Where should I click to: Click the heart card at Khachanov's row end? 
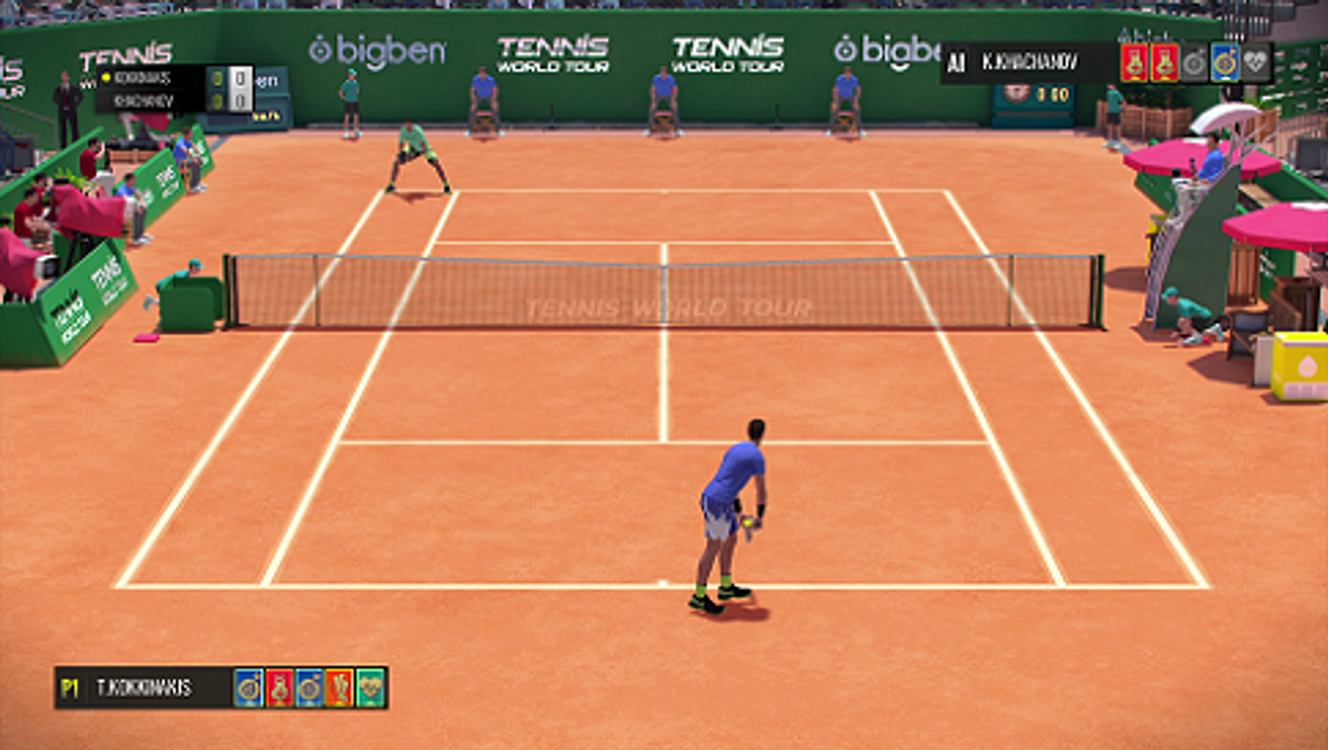1254,63
